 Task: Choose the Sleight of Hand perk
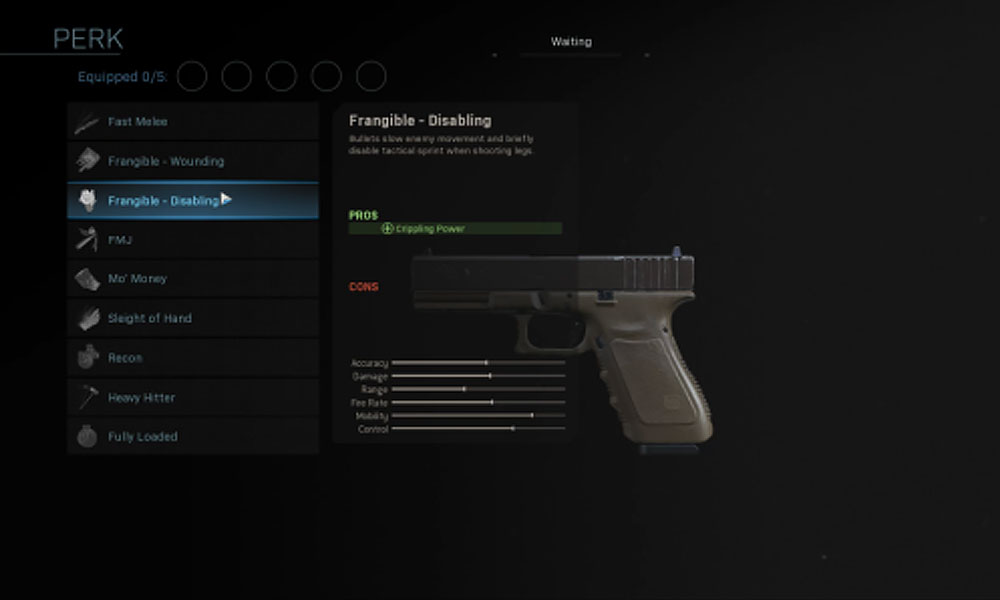point(192,318)
